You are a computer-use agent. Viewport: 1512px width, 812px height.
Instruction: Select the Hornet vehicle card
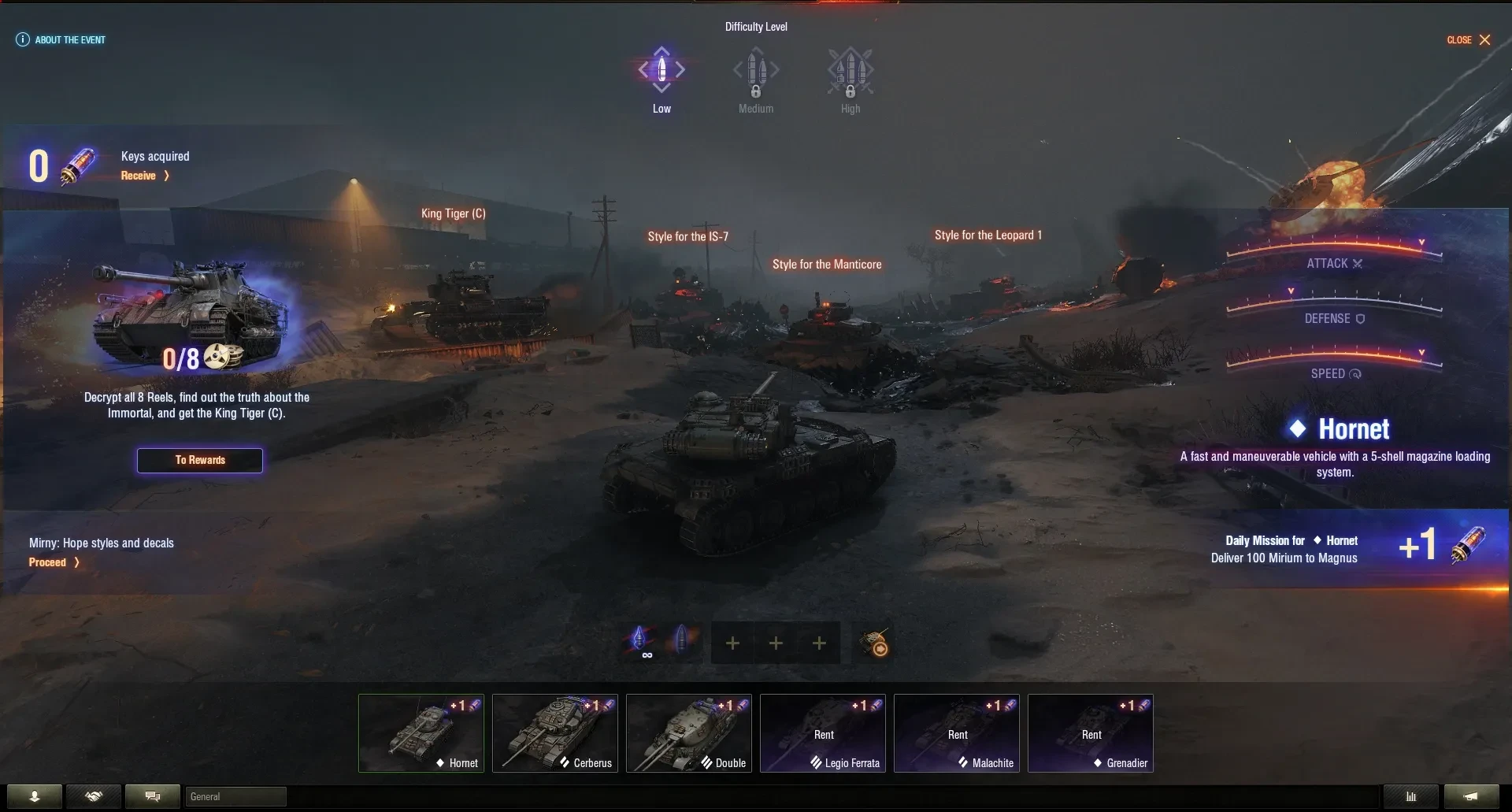tap(421, 733)
